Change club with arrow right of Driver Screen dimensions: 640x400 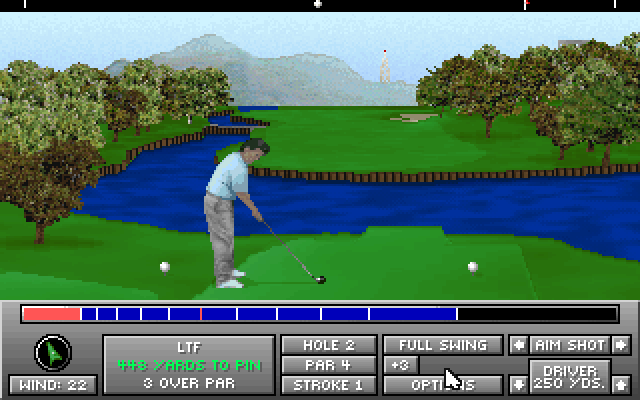[622, 384]
